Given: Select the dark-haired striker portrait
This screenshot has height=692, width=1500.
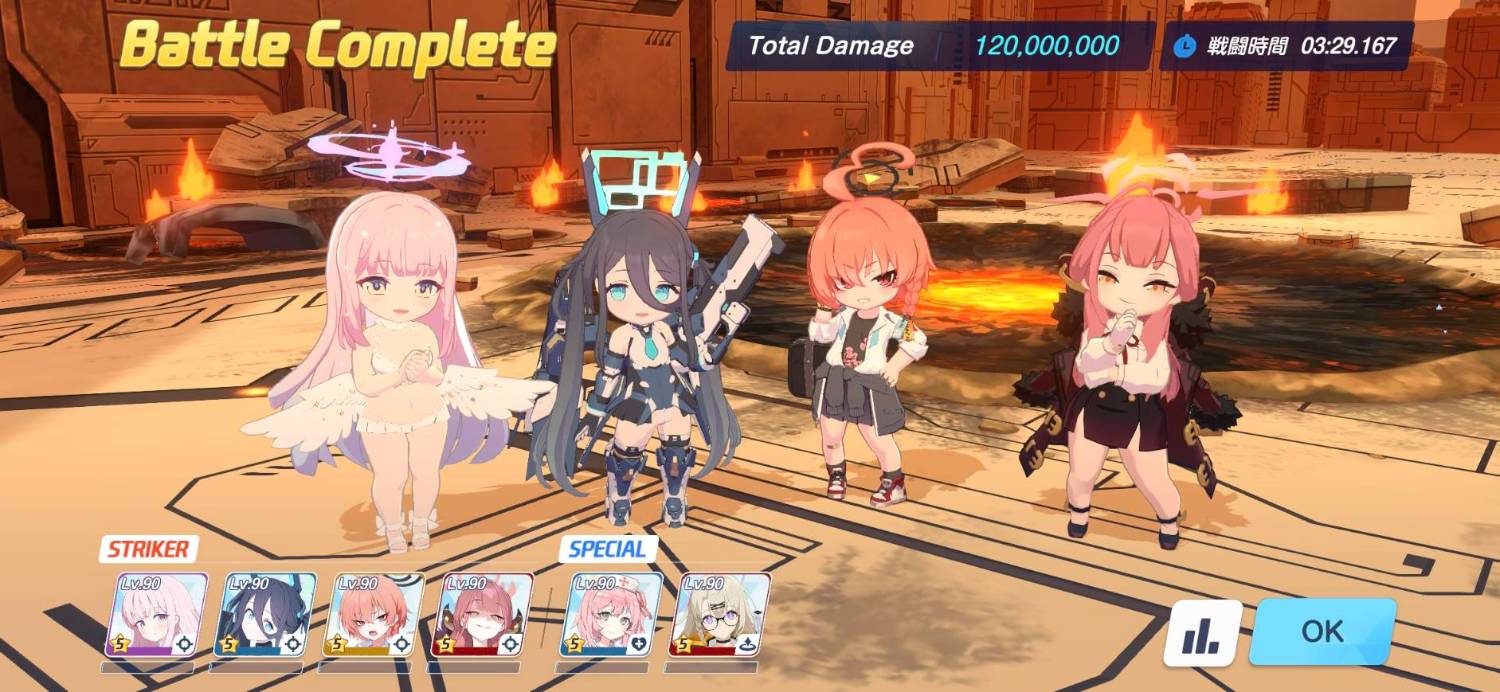Looking at the screenshot, I should 265,614.
